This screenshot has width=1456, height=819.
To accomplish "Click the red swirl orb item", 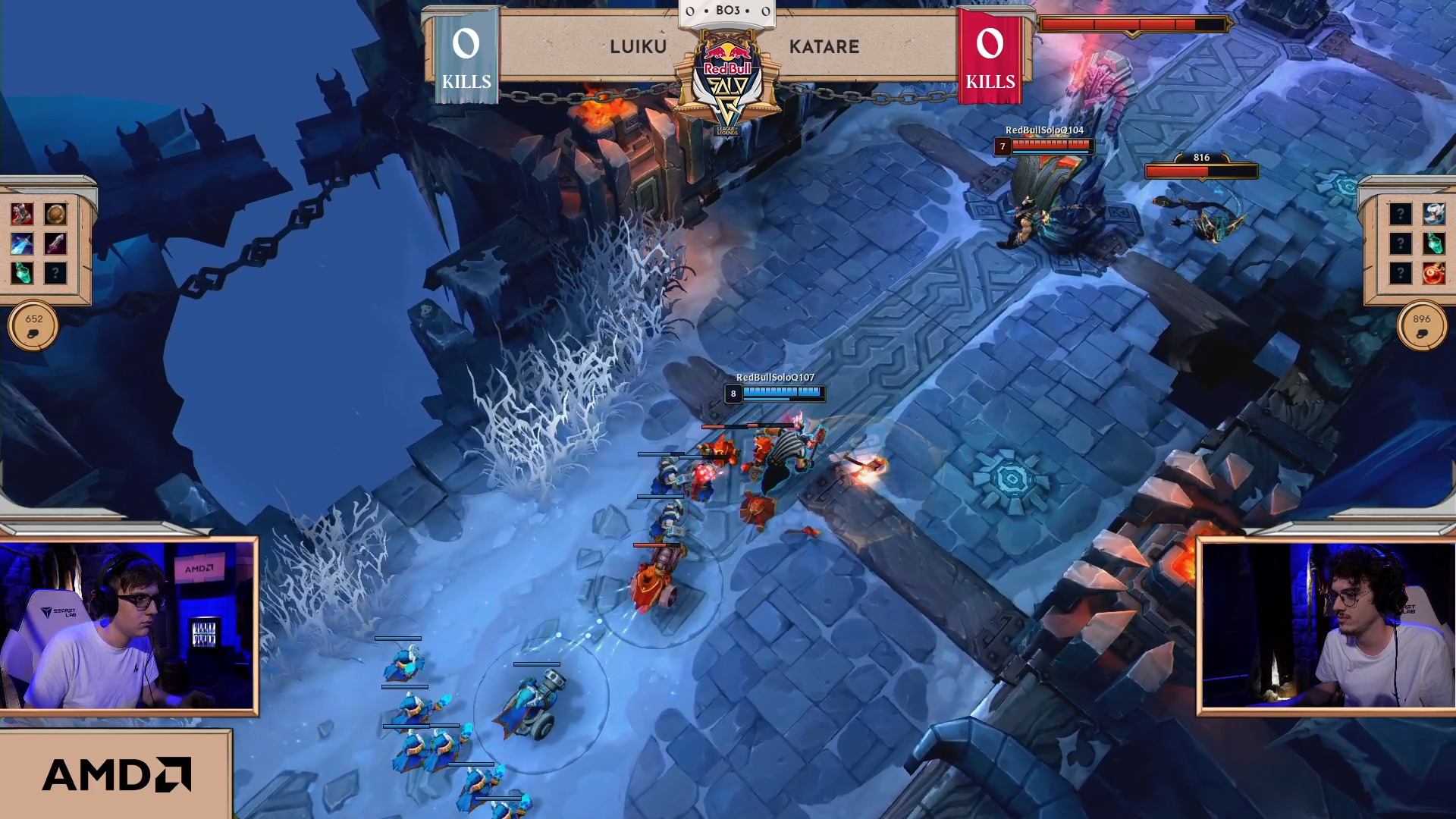I will coord(1432,272).
